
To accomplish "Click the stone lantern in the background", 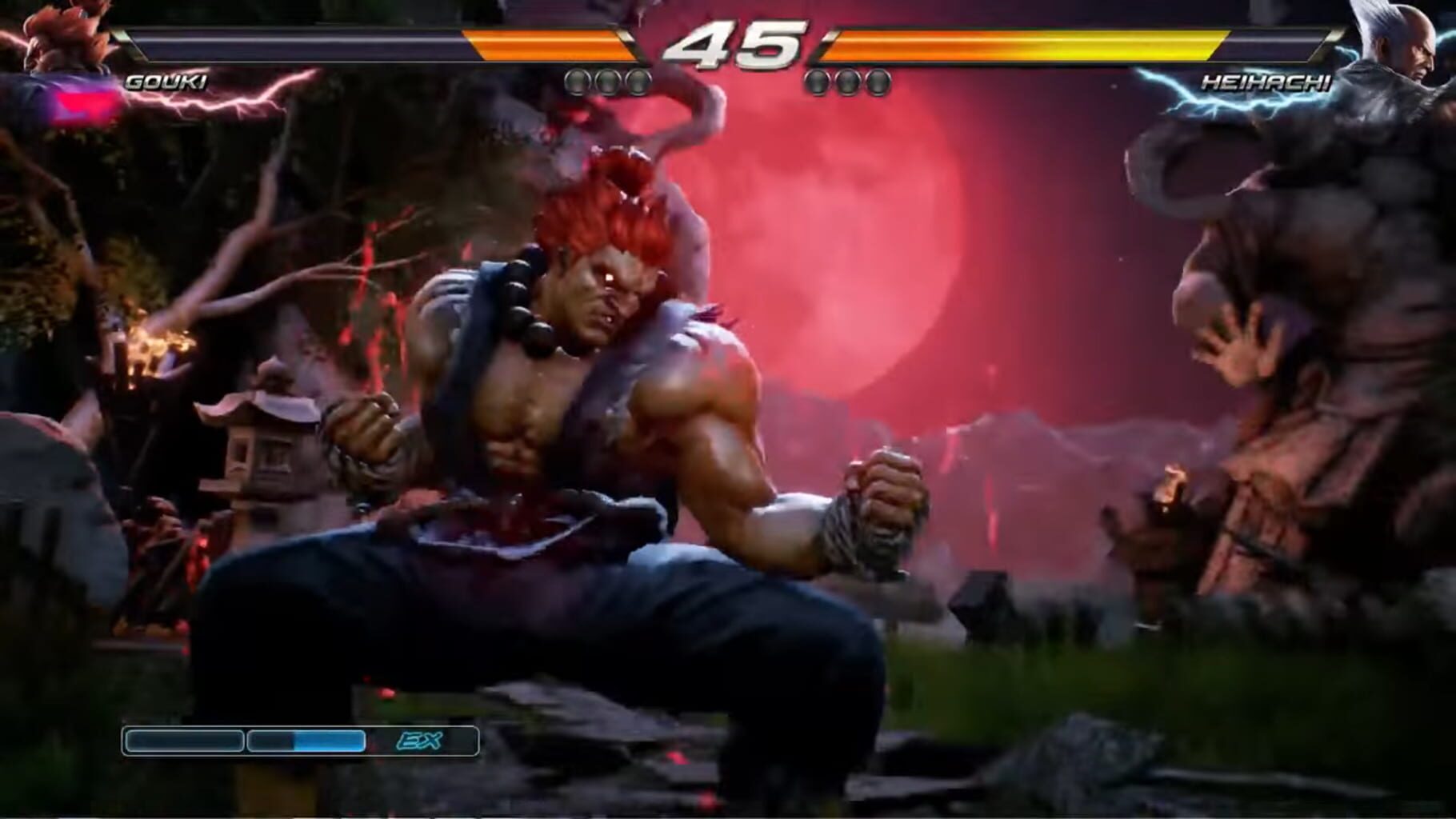I will click(x=266, y=440).
